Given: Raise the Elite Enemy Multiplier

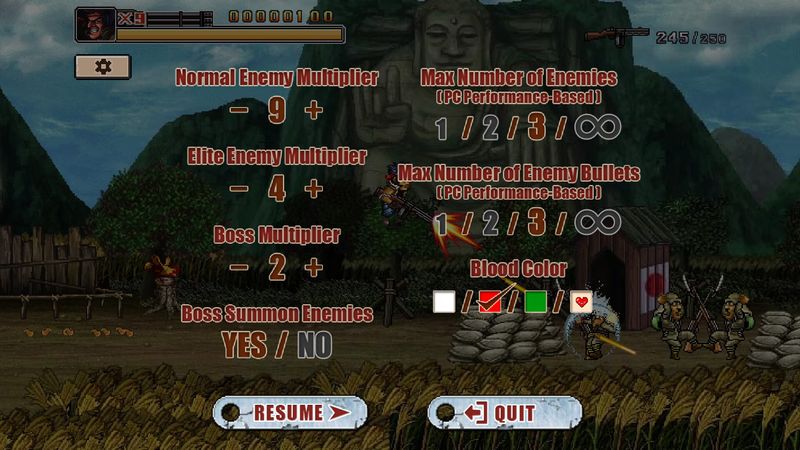Looking at the screenshot, I should [x=314, y=187].
